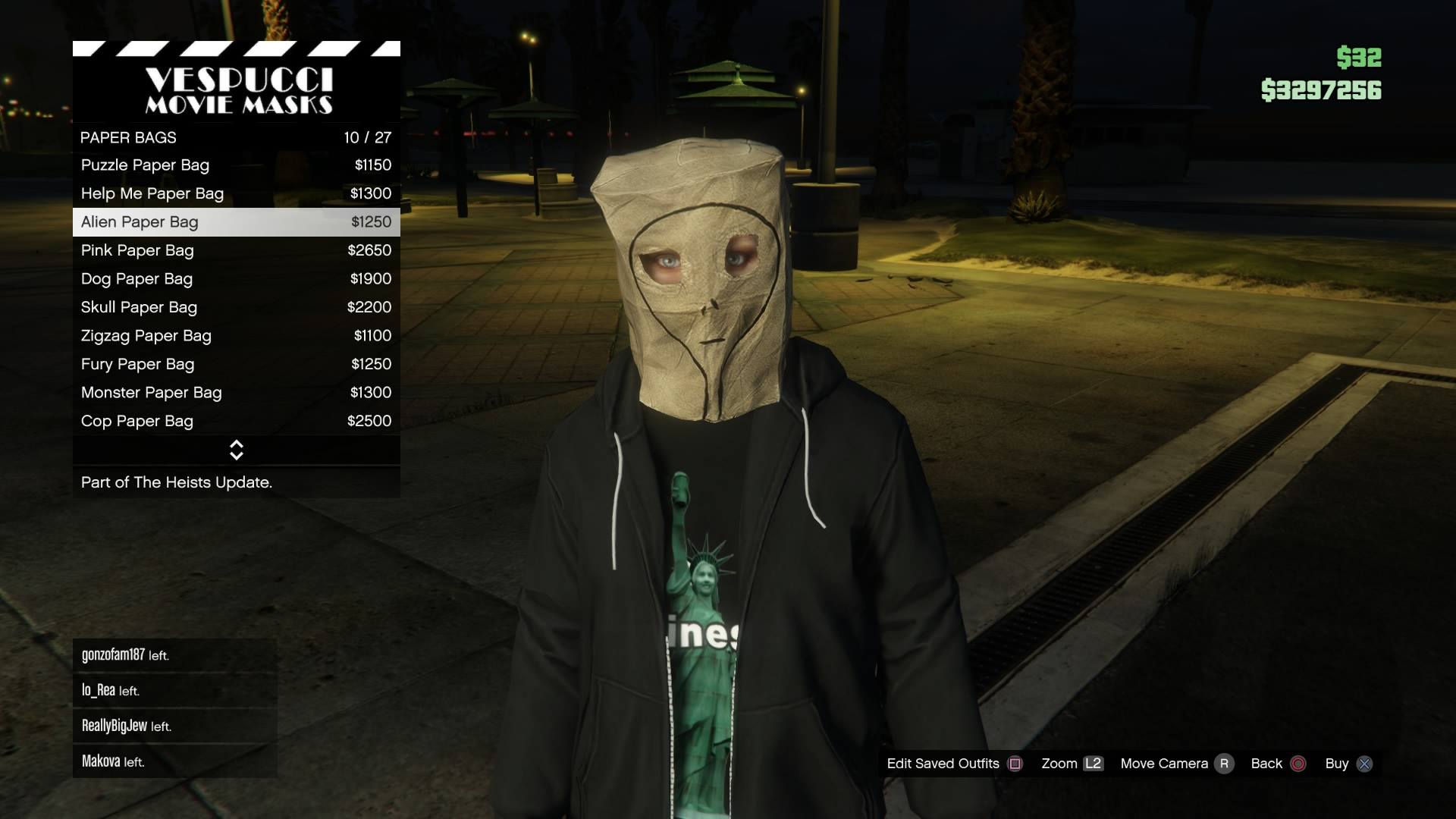The image size is (1456, 819).
Task: Choose the Help Me Paper Bag
Action: [x=236, y=193]
